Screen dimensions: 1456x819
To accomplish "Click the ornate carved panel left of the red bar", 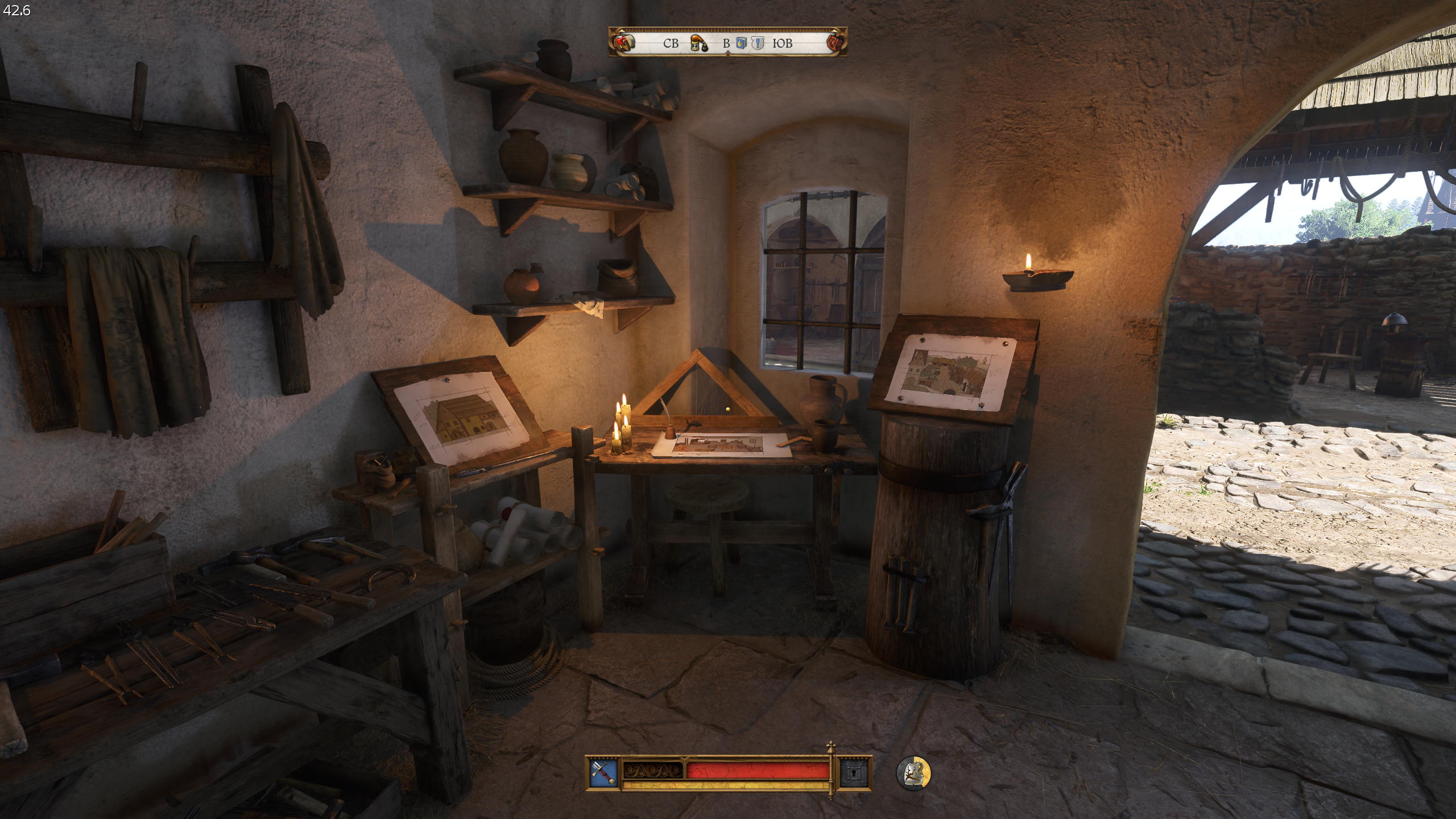I will click(652, 771).
